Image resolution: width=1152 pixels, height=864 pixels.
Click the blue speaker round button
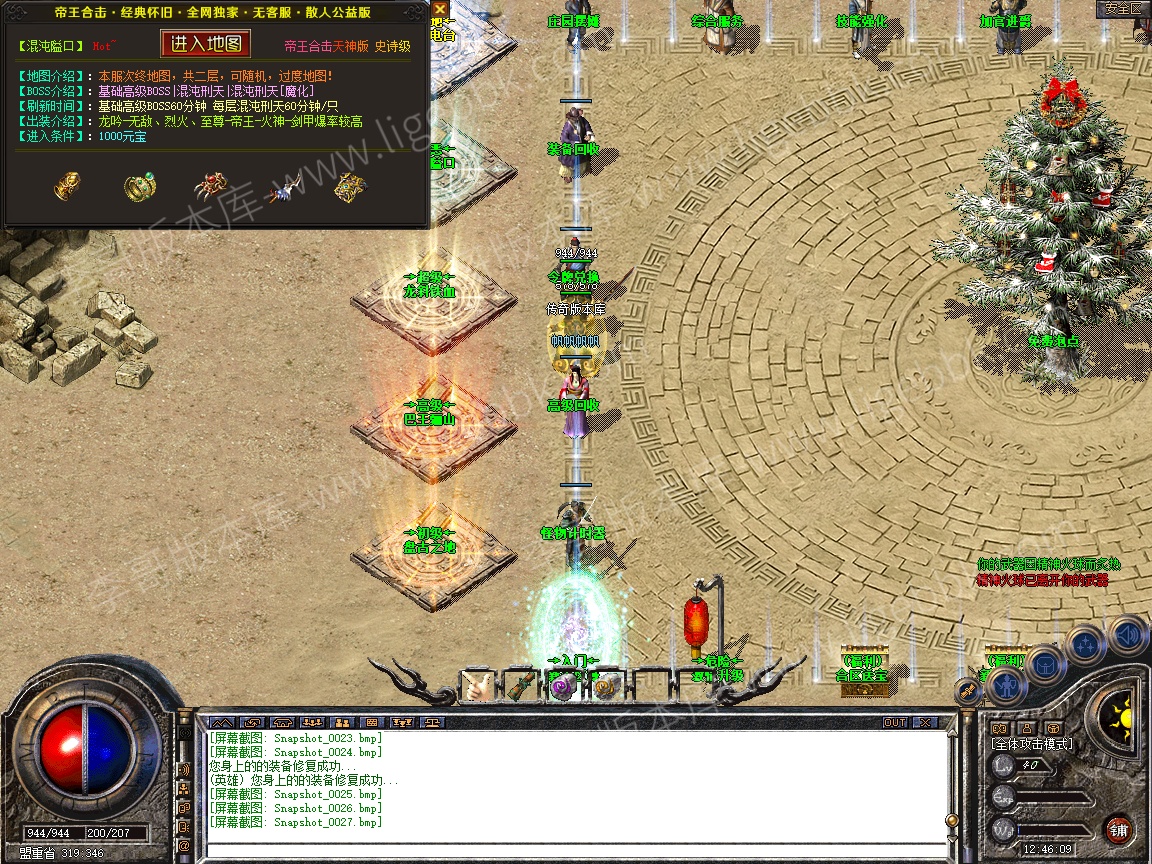1128,634
